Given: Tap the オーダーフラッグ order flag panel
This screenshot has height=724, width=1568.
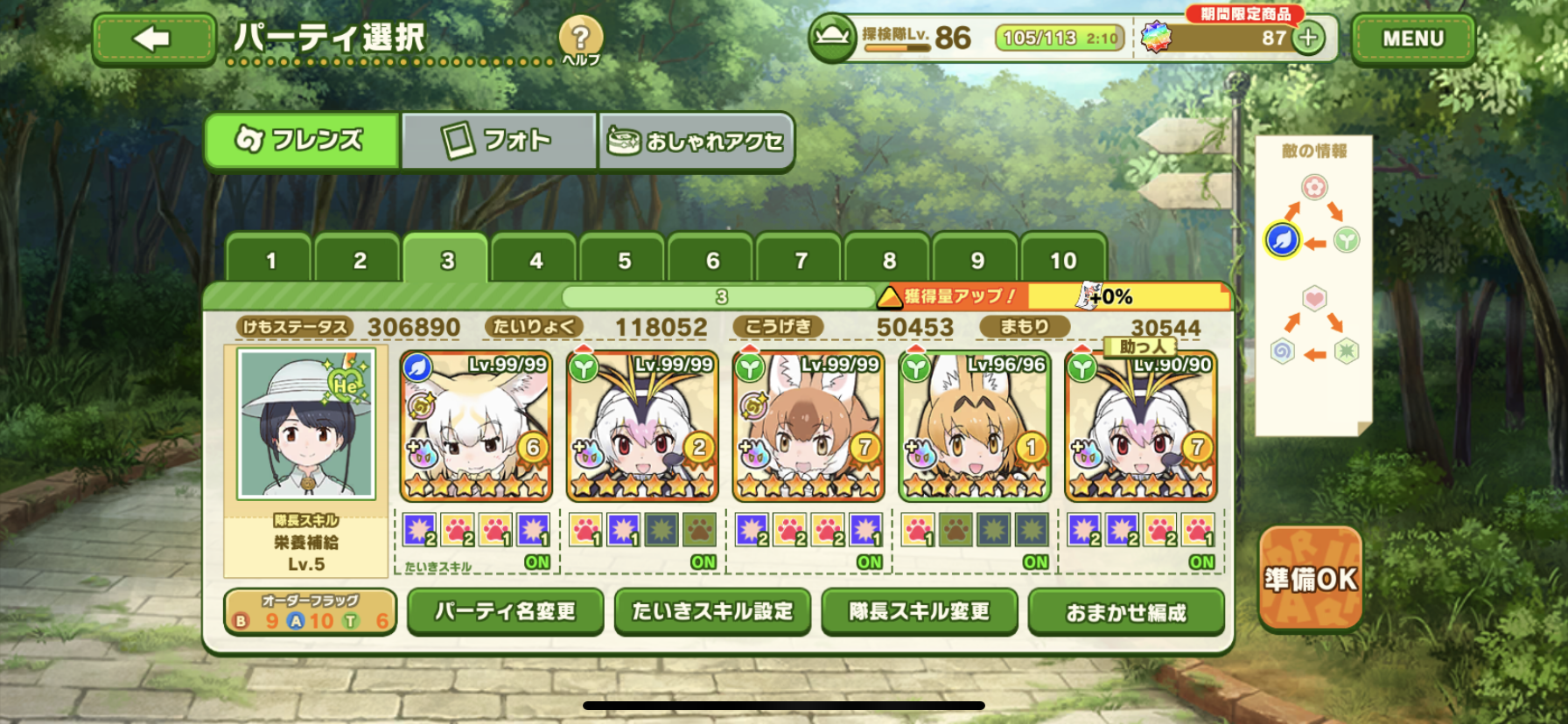Looking at the screenshot, I should 310,611.
